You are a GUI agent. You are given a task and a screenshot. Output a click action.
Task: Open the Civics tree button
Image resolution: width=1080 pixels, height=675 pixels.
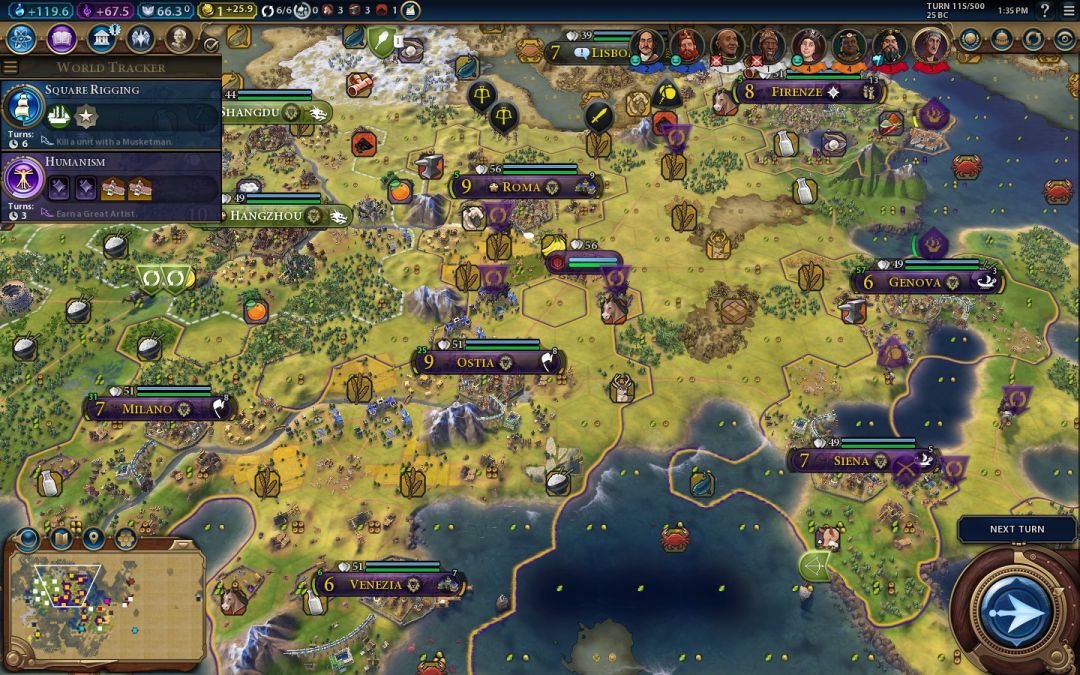pyautogui.click(x=62, y=39)
